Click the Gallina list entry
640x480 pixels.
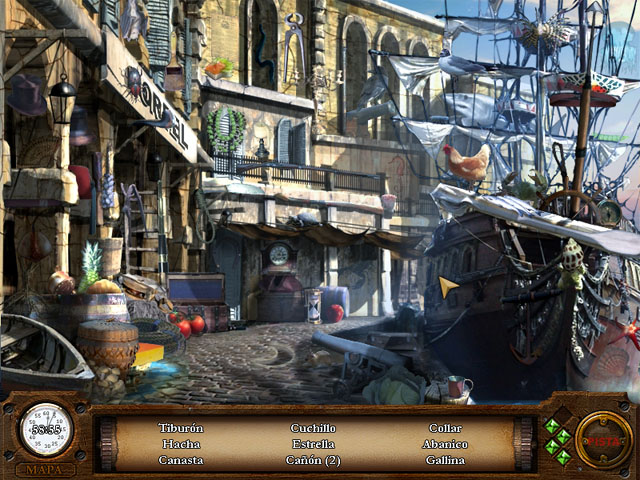tap(445, 460)
